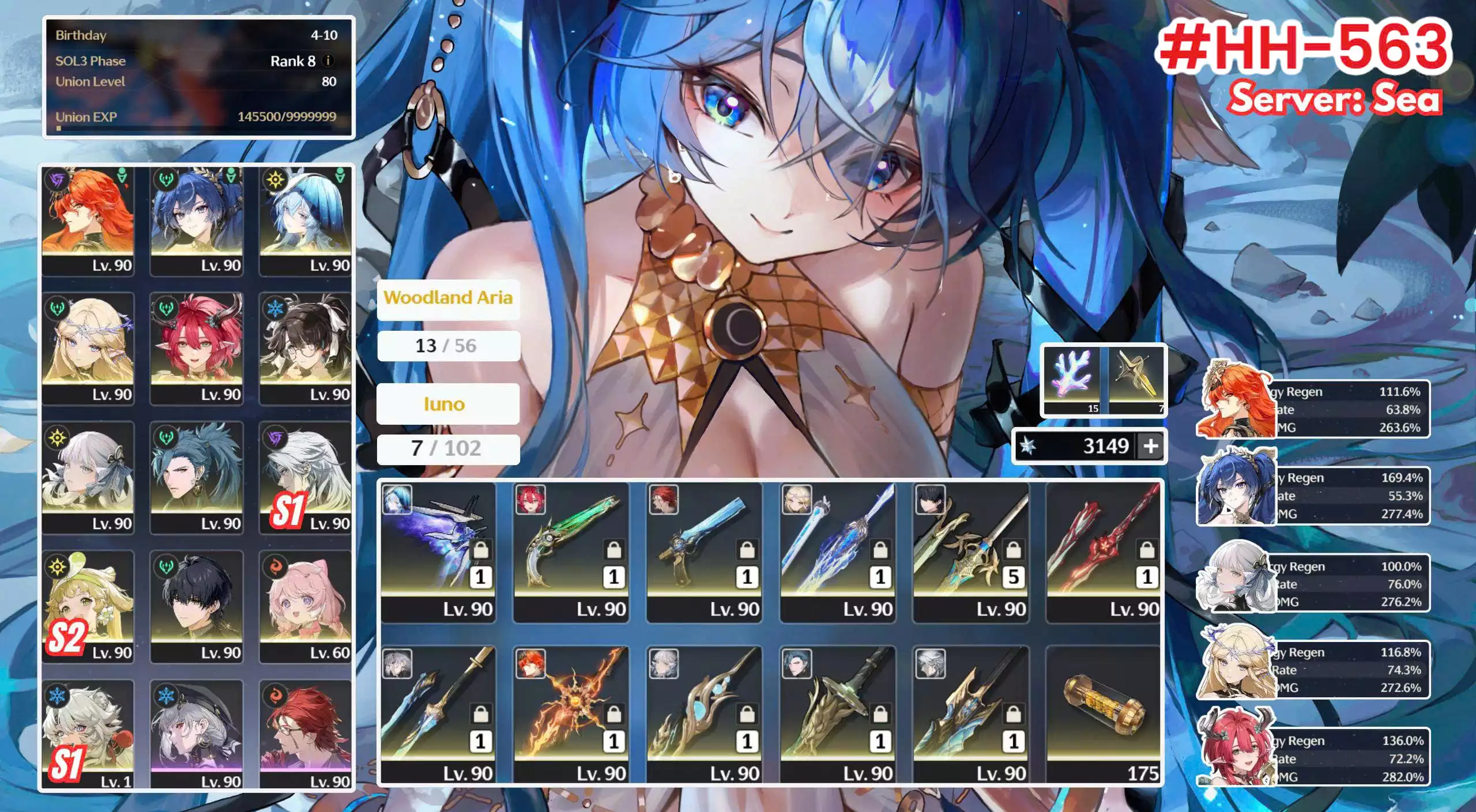Choose the teal-haired male character tile
Screen dimensions: 1476x812
pyautogui.click(x=197, y=477)
